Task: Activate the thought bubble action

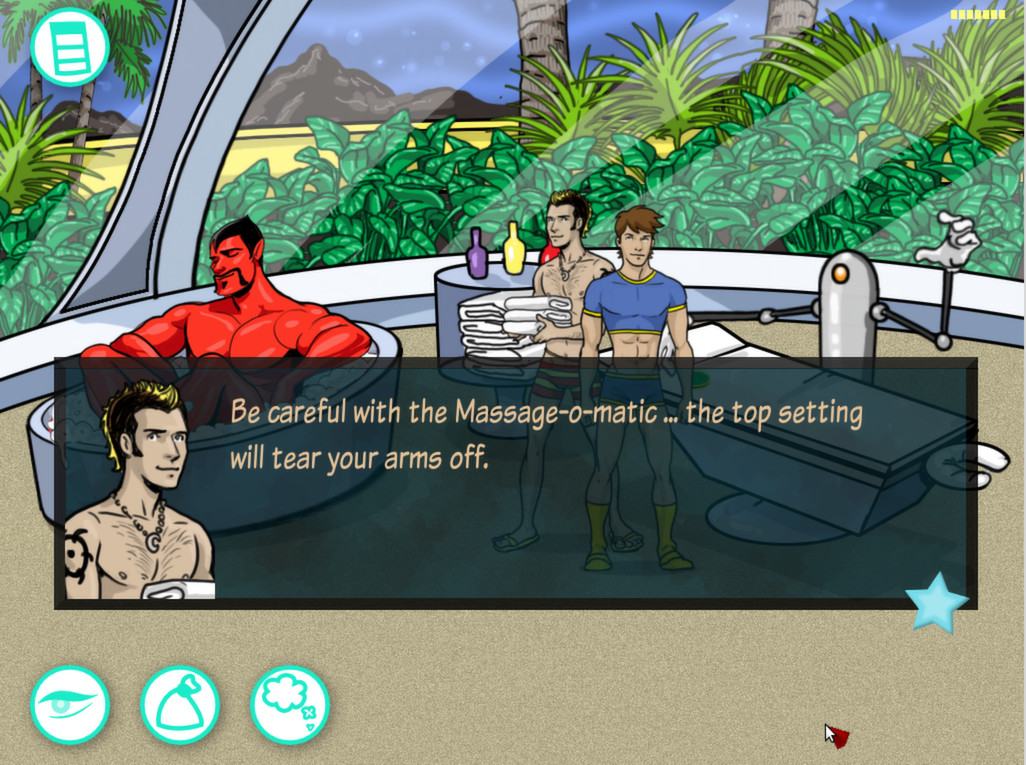Action: tap(289, 704)
